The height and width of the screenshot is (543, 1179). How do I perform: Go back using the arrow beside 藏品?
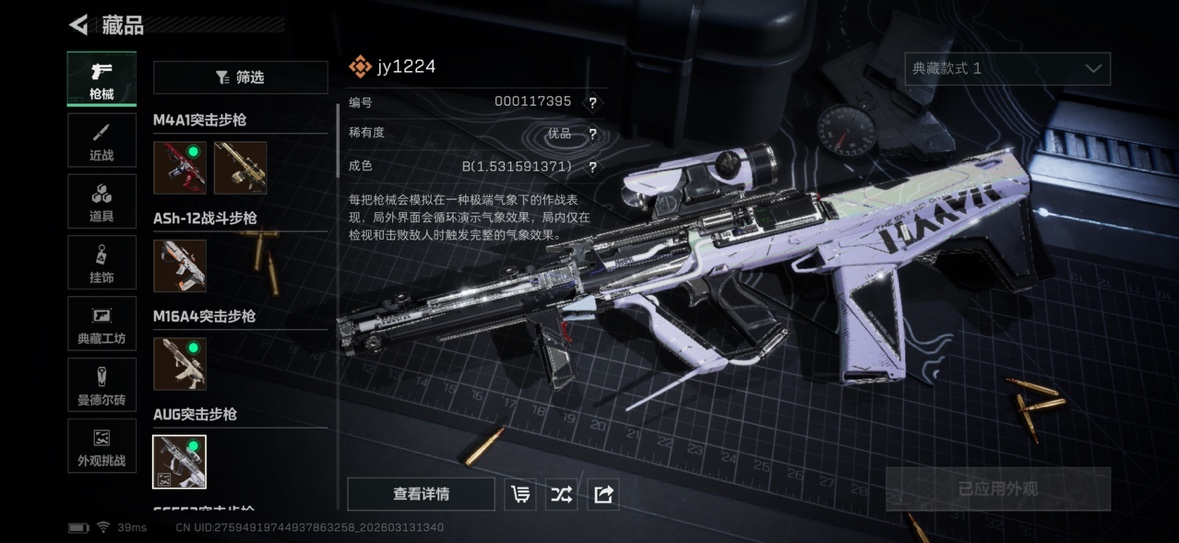(78, 24)
